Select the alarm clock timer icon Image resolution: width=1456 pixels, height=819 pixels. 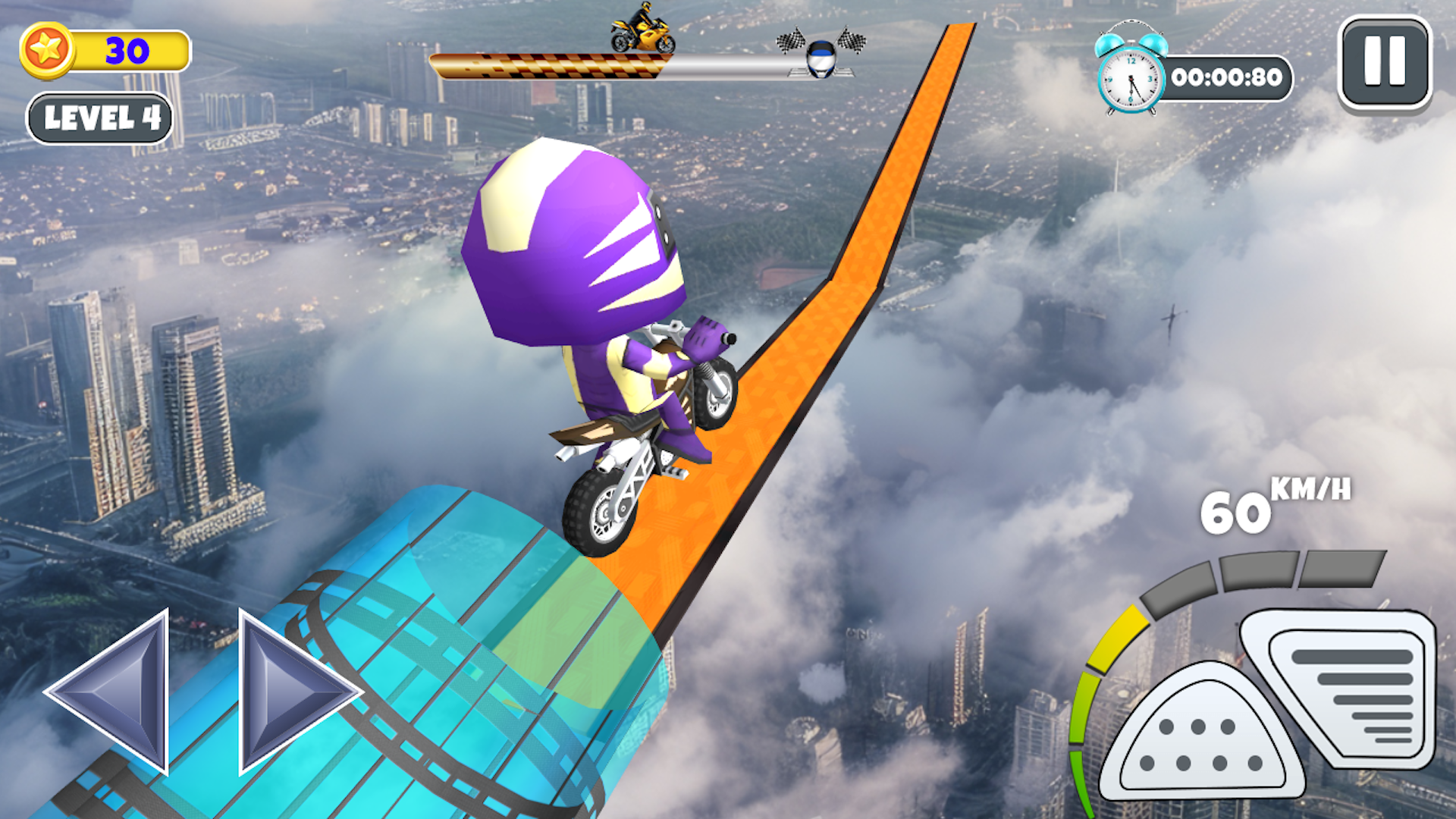1130,76
